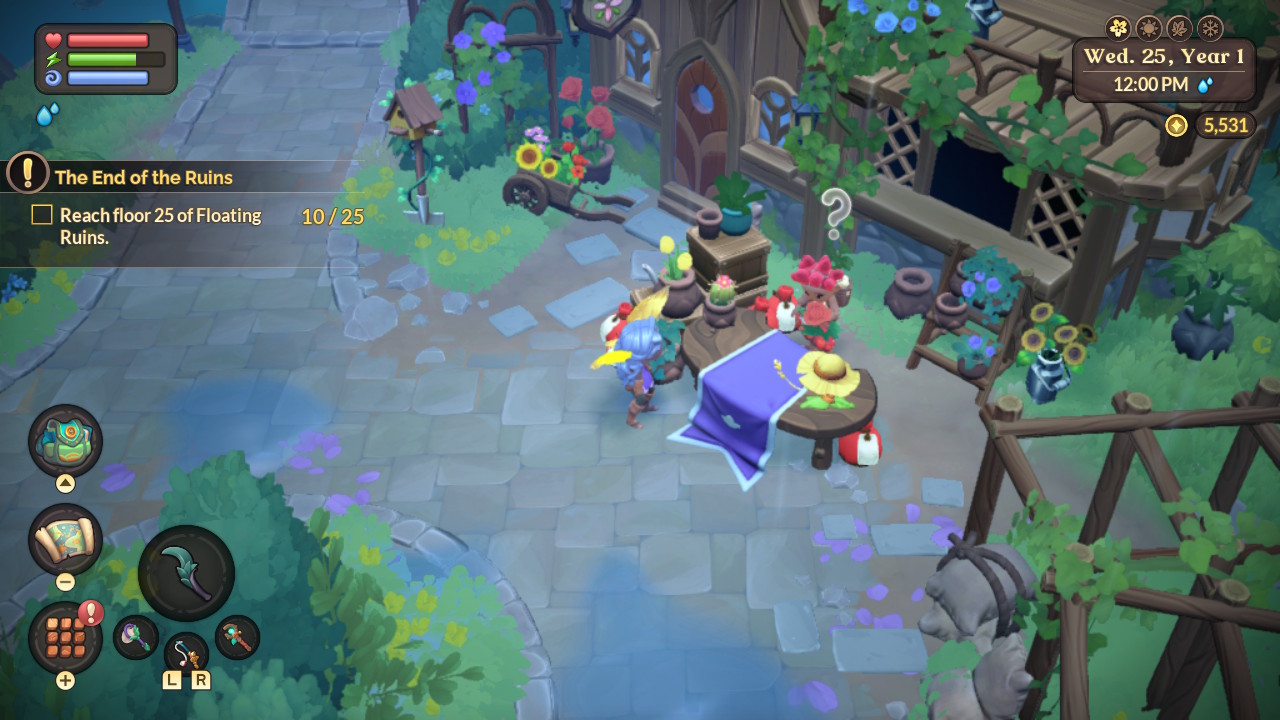Toggle the winter snowflake season indicator
Image resolution: width=1280 pixels, height=720 pixels.
1210,28
